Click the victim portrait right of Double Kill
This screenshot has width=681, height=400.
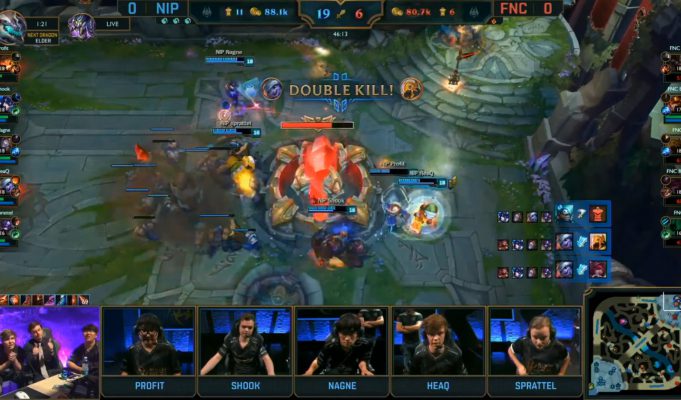tap(411, 89)
